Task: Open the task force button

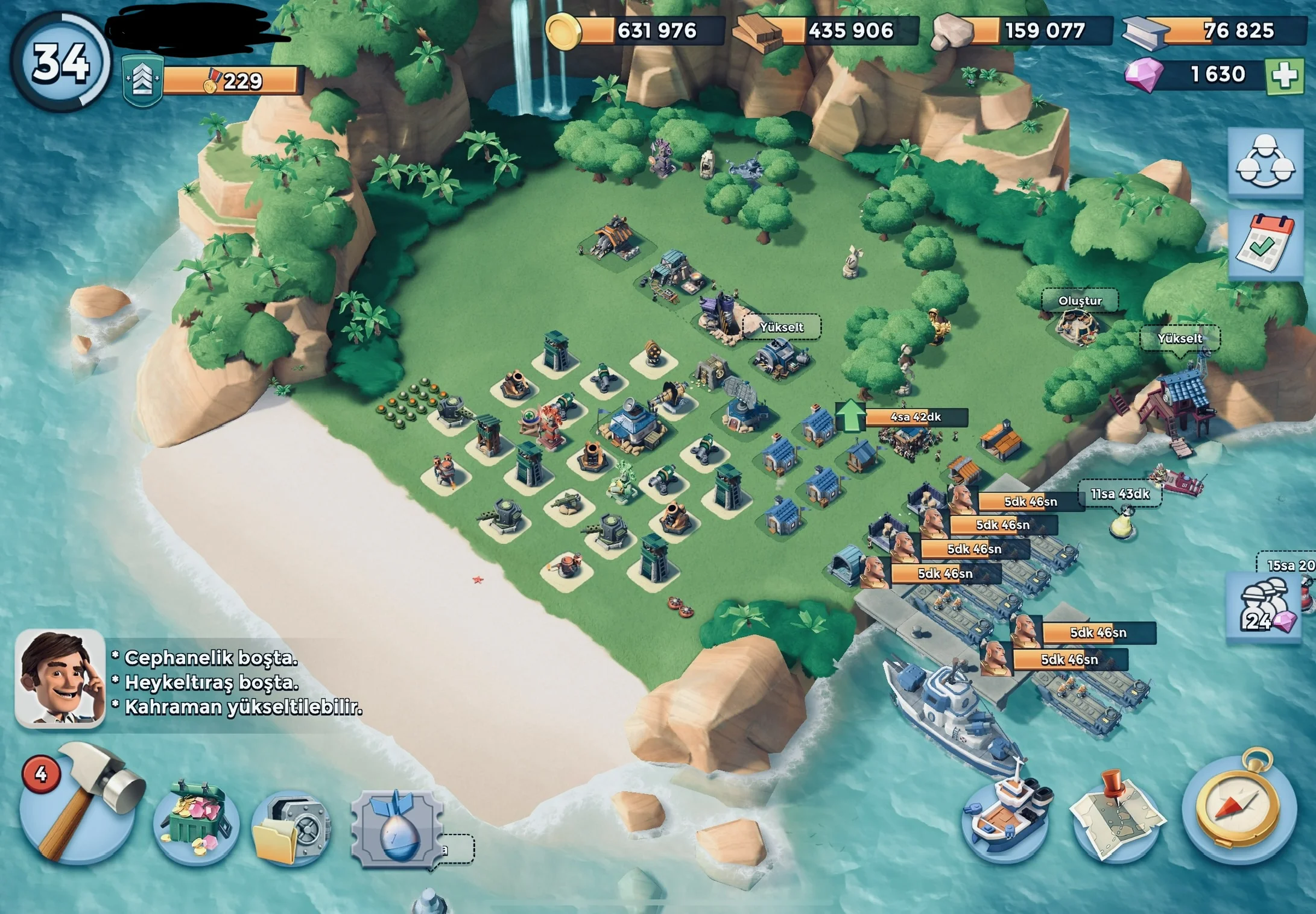Action: [1265, 163]
